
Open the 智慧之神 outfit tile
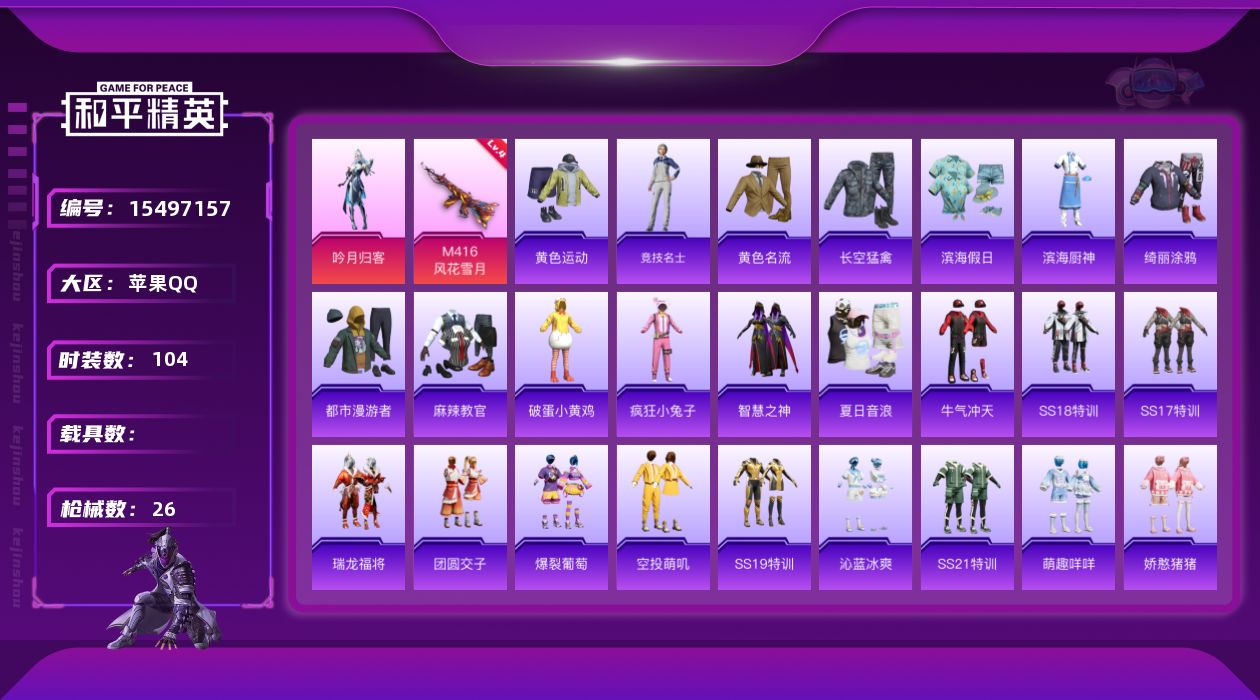click(764, 364)
